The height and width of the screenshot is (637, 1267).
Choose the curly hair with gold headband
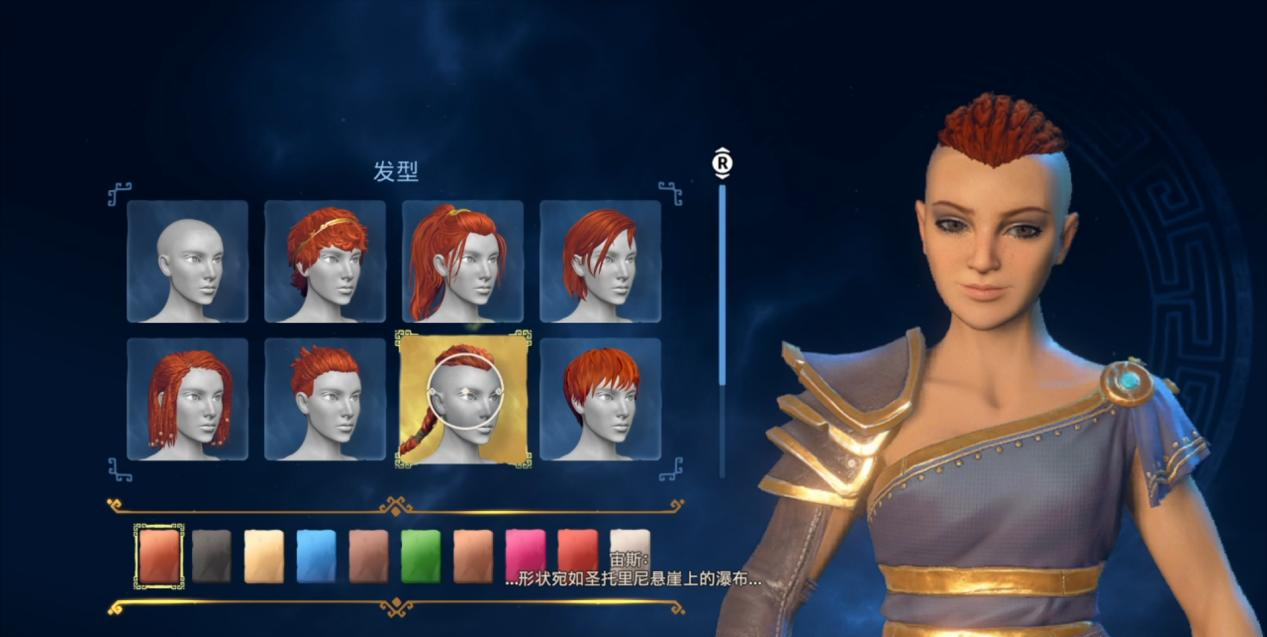(325, 261)
